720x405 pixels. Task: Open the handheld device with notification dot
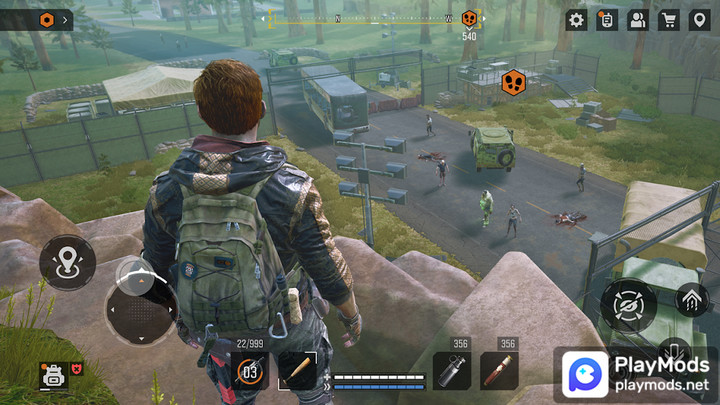coord(606,19)
